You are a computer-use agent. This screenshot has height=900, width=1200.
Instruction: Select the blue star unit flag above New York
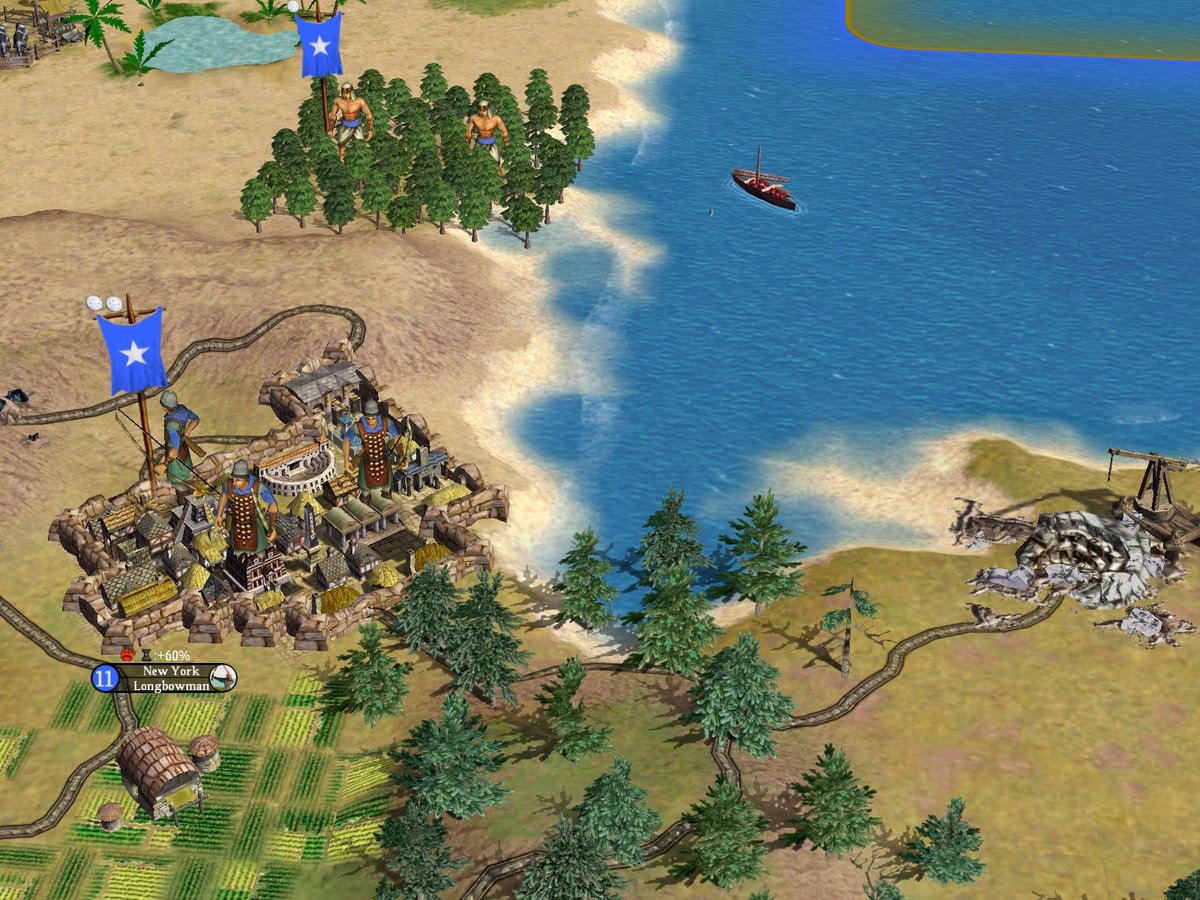pyautogui.click(x=132, y=350)
